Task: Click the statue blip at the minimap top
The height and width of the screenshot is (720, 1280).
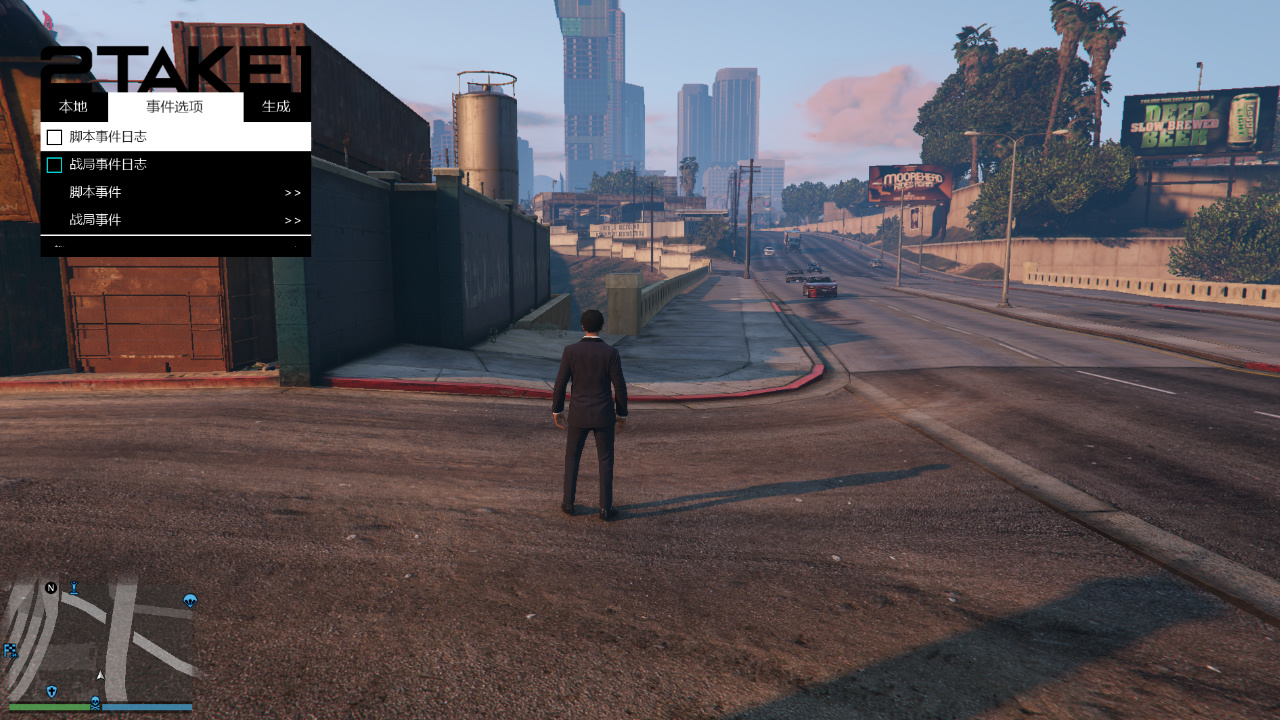Action: 74,586
